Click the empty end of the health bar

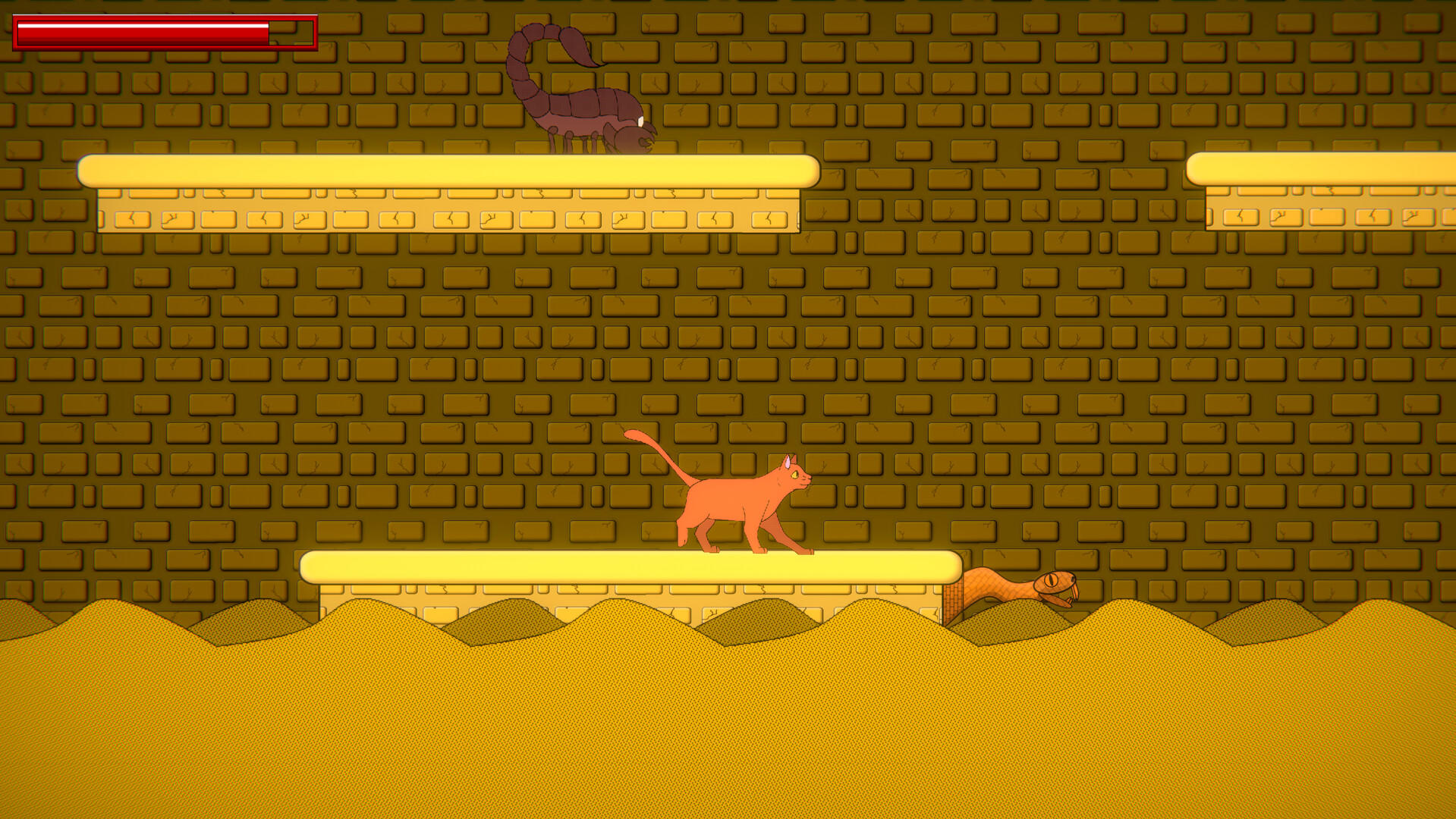click(x=292, y=33)
